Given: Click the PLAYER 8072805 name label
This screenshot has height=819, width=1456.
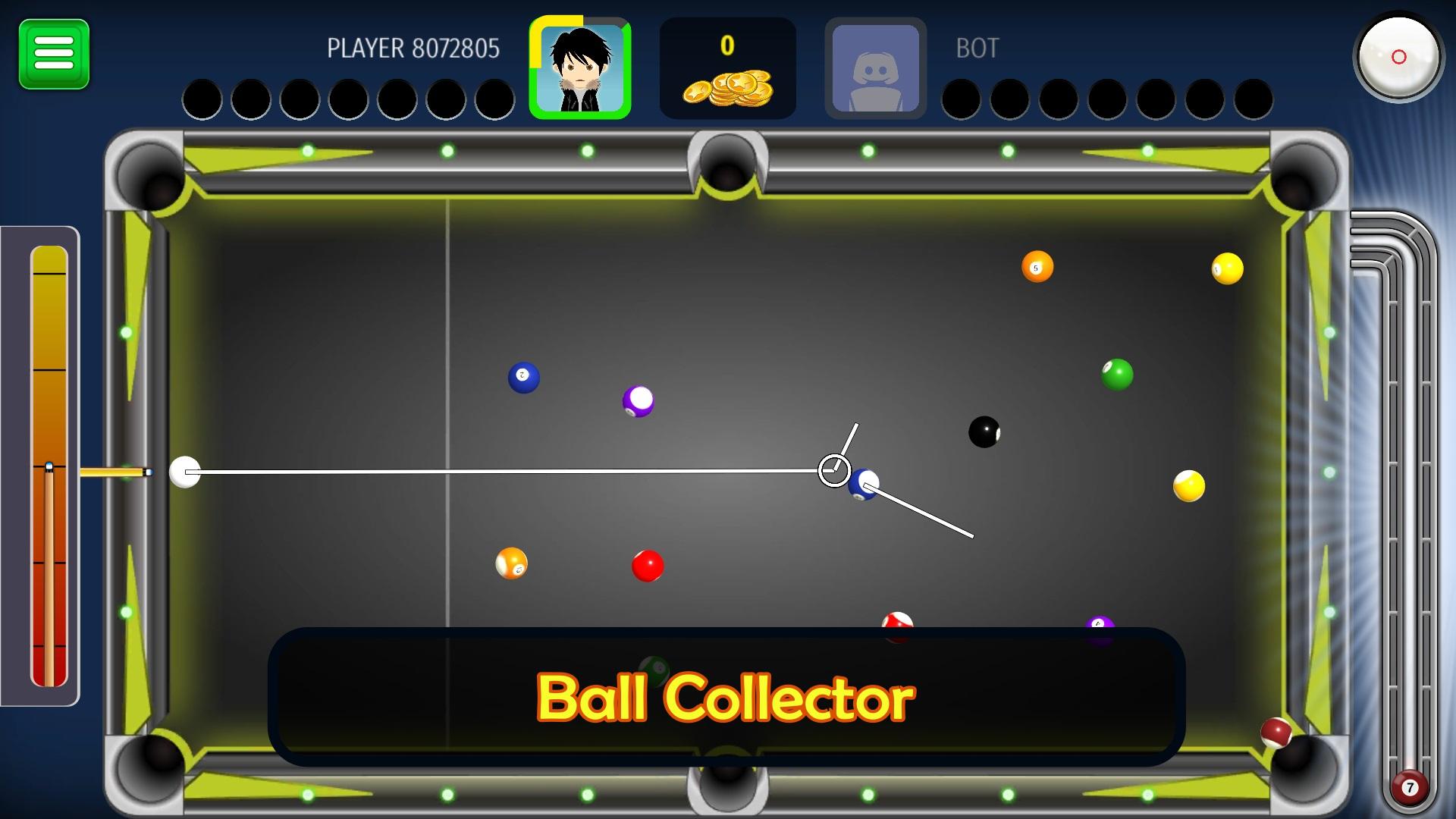Looking at the screenshot, I should point(413,47).
